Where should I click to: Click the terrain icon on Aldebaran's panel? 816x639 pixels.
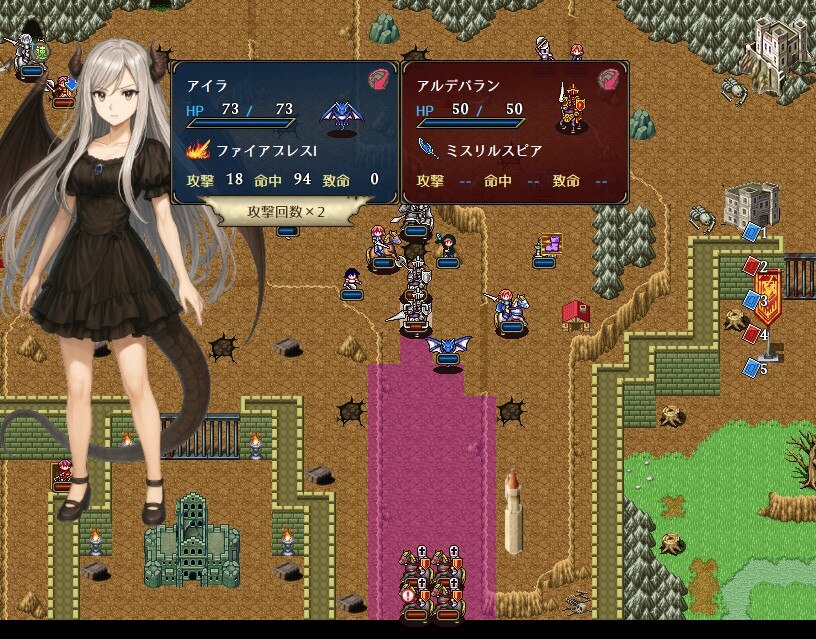pos(609,80)
